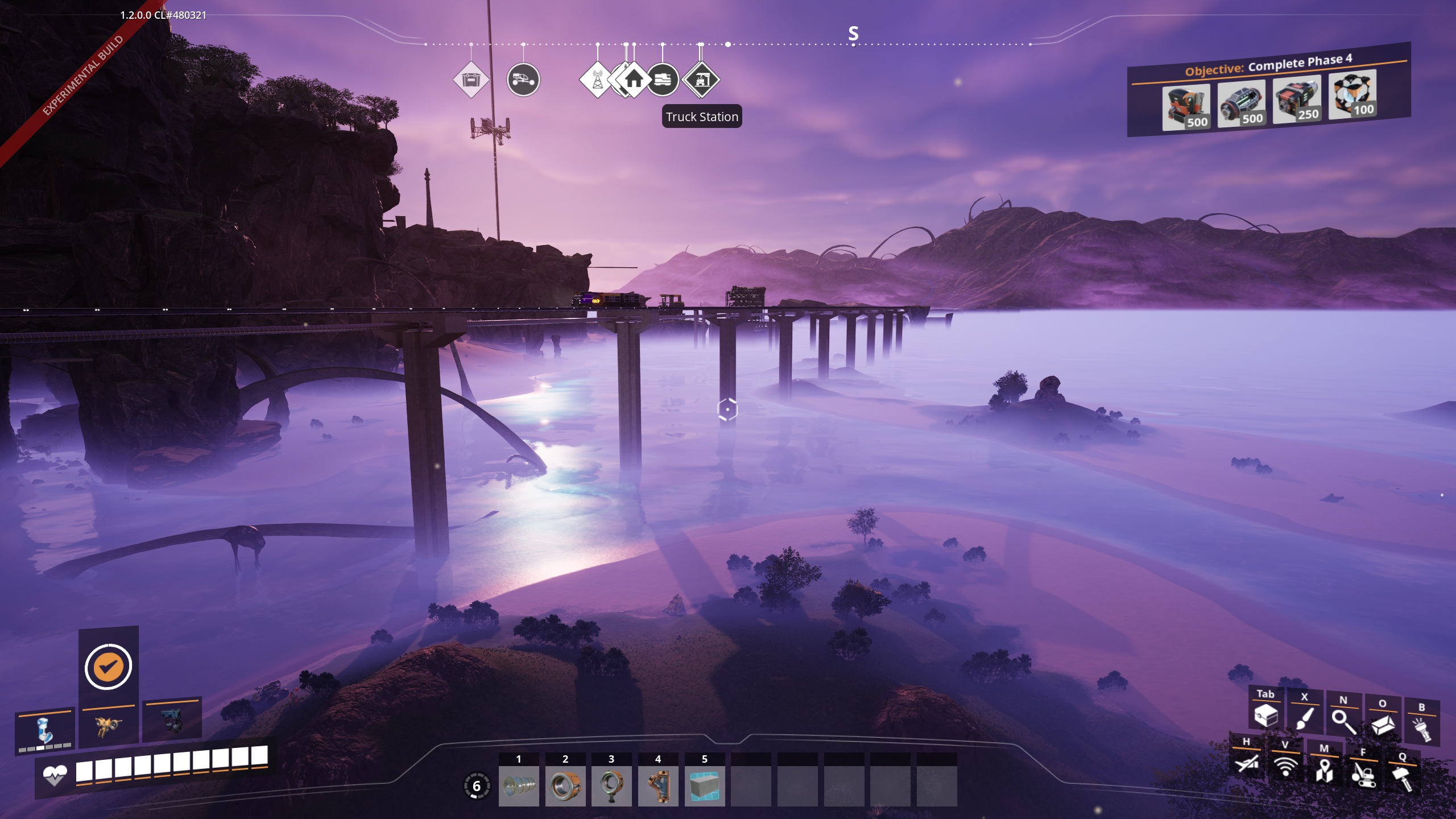The height and width of the screenshot is (819, 1456).
Task: Open the build menu hammer icon
Action: (x=1402, y=777)
